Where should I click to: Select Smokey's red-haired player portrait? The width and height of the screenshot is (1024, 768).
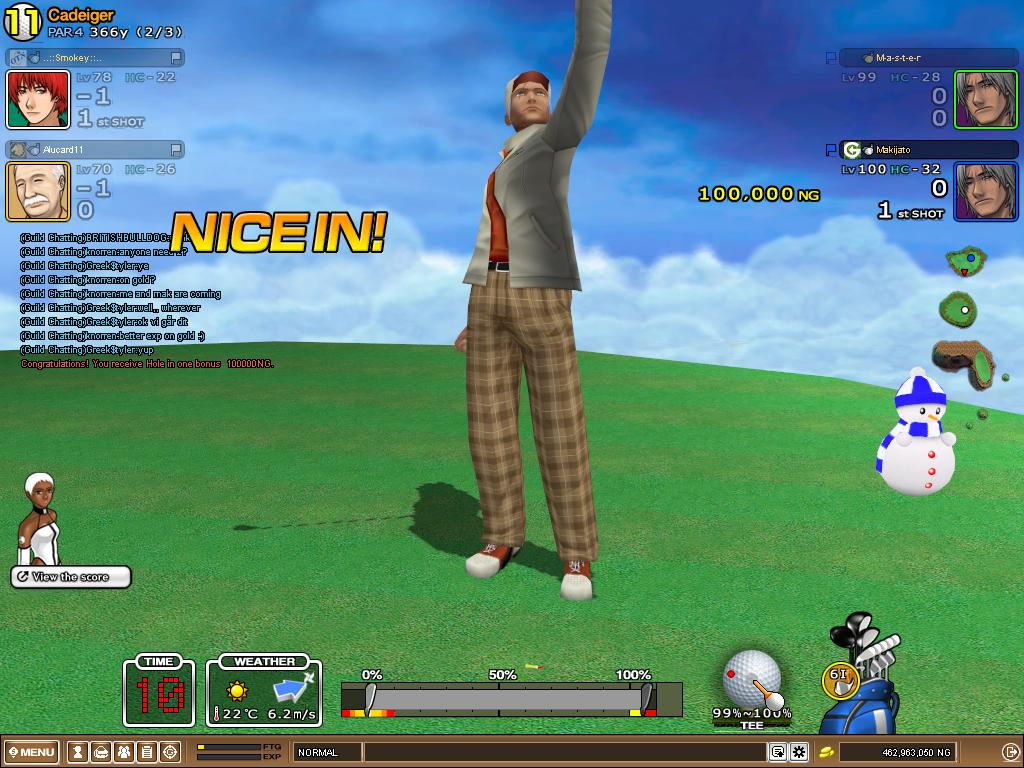(x=38, y=99)
